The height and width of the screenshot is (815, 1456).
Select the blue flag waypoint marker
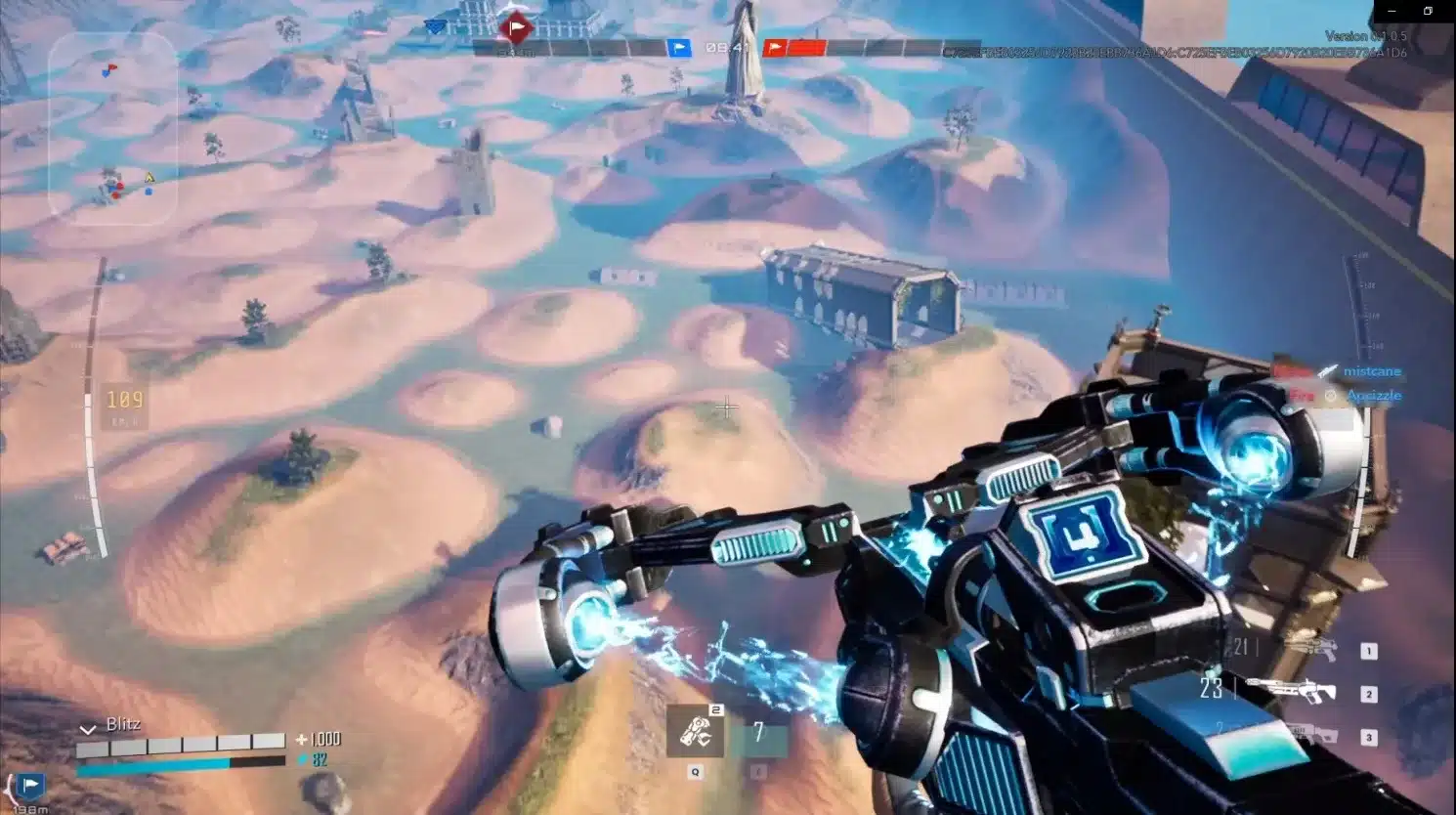click(30, 785)
